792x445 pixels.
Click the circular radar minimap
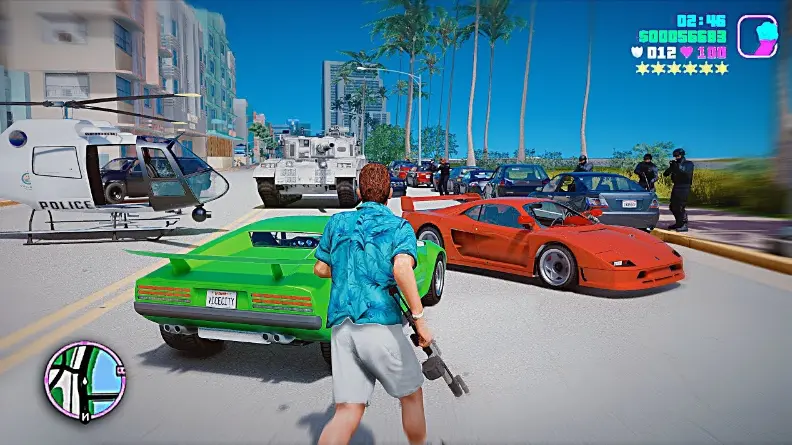[x=84, y=380]
